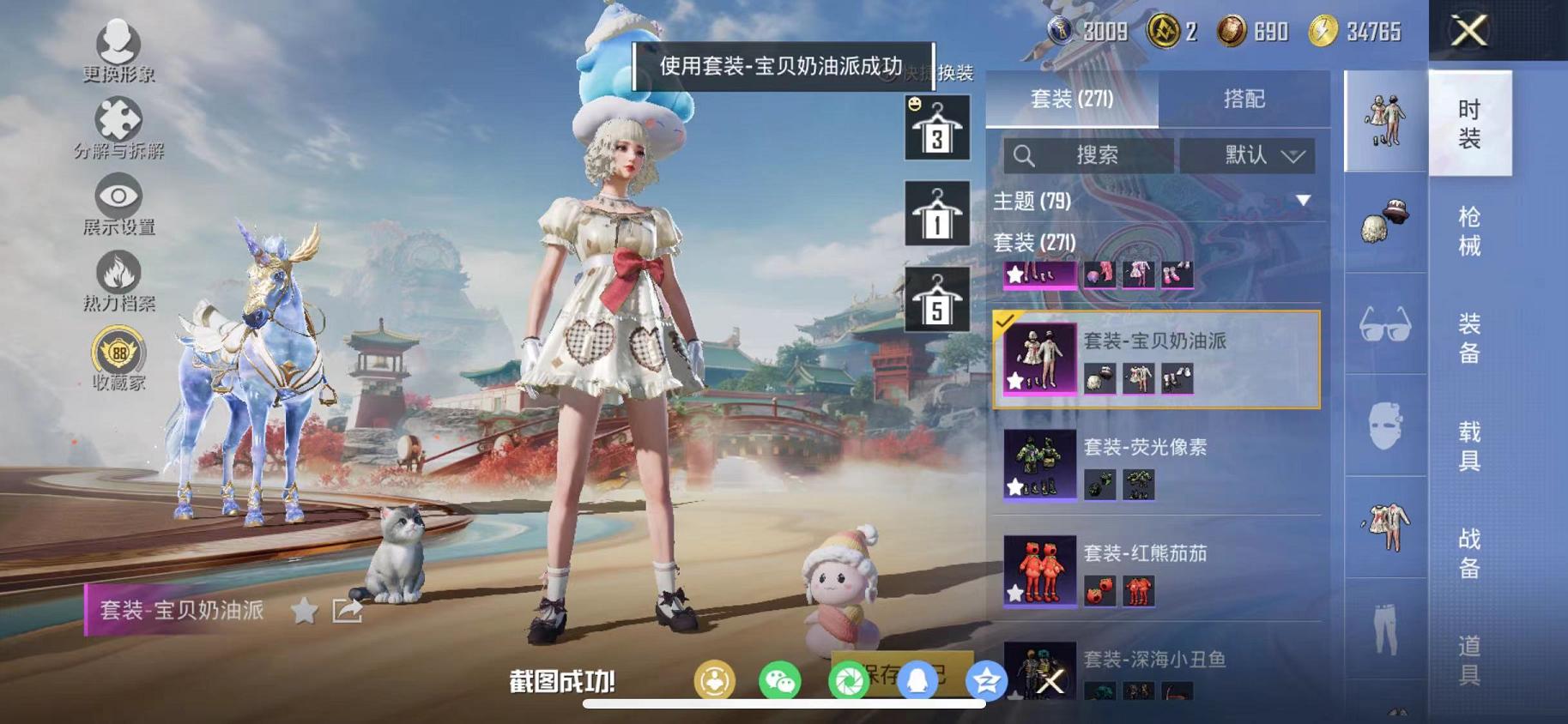Collapse the 主题 (79) section
1568x724 pixels.
(1303, 201)
